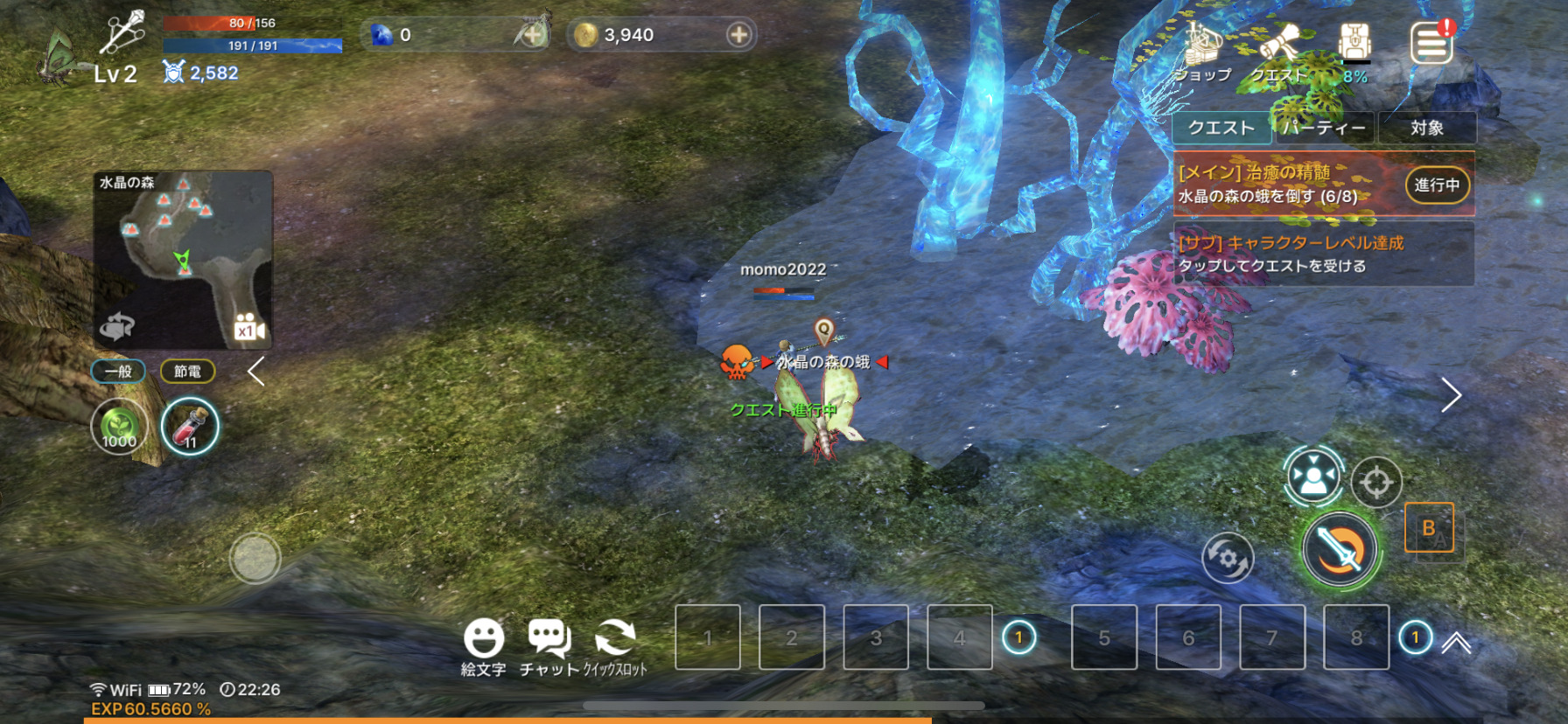Viewport: 1568px width, 724px height.
Task: Tap the crosshair target selection button
Action: tap(1376, 482)
